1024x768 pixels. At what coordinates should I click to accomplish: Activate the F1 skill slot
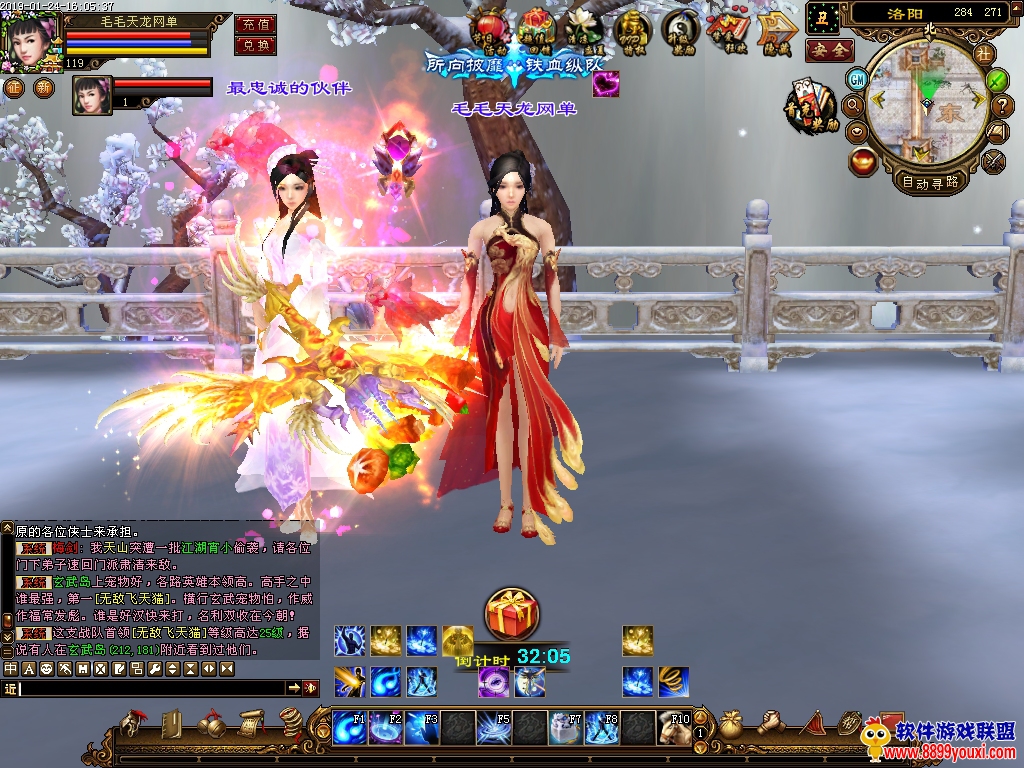click(351, 726)
